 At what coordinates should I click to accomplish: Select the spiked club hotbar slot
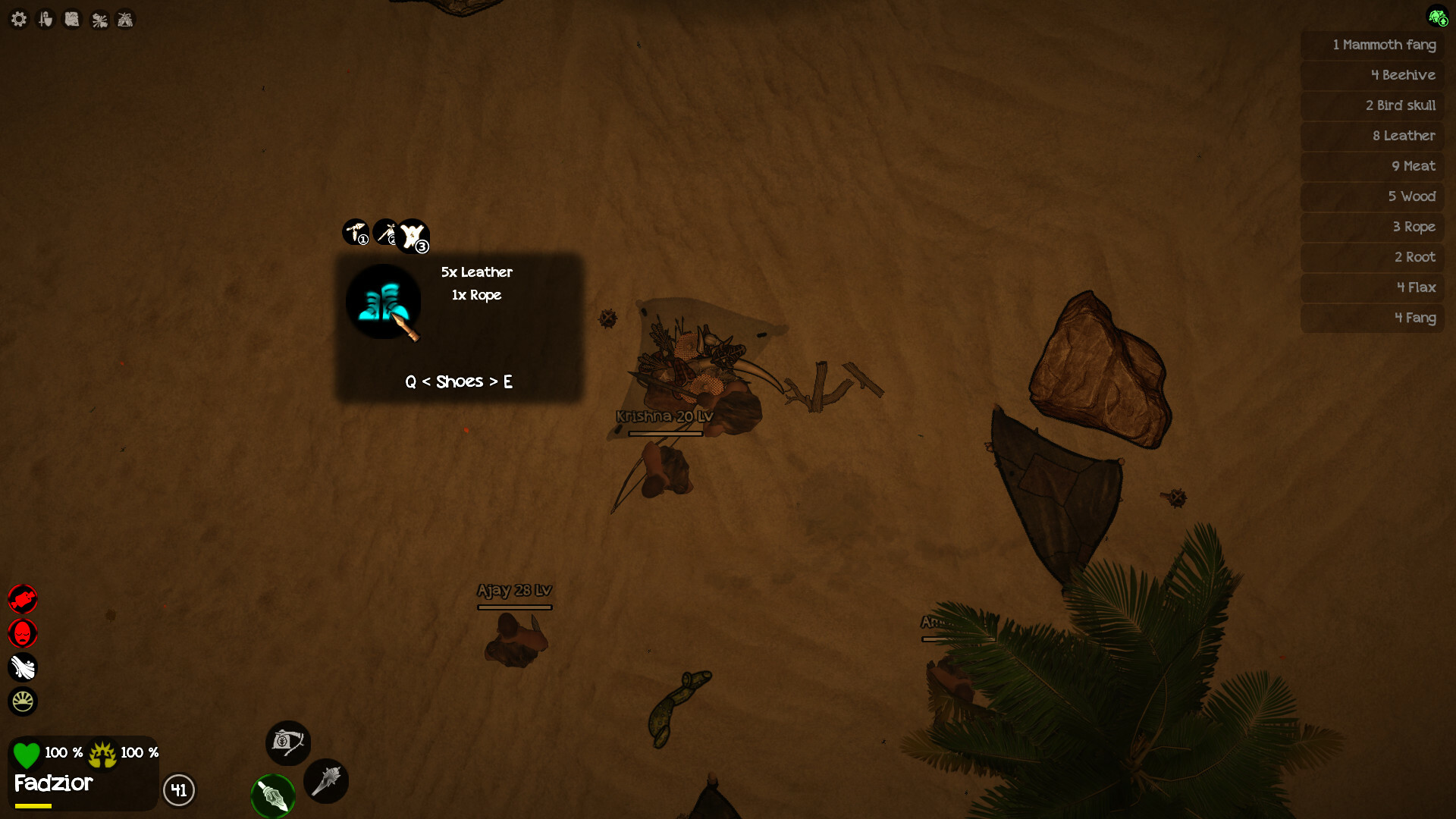point(326,781)
